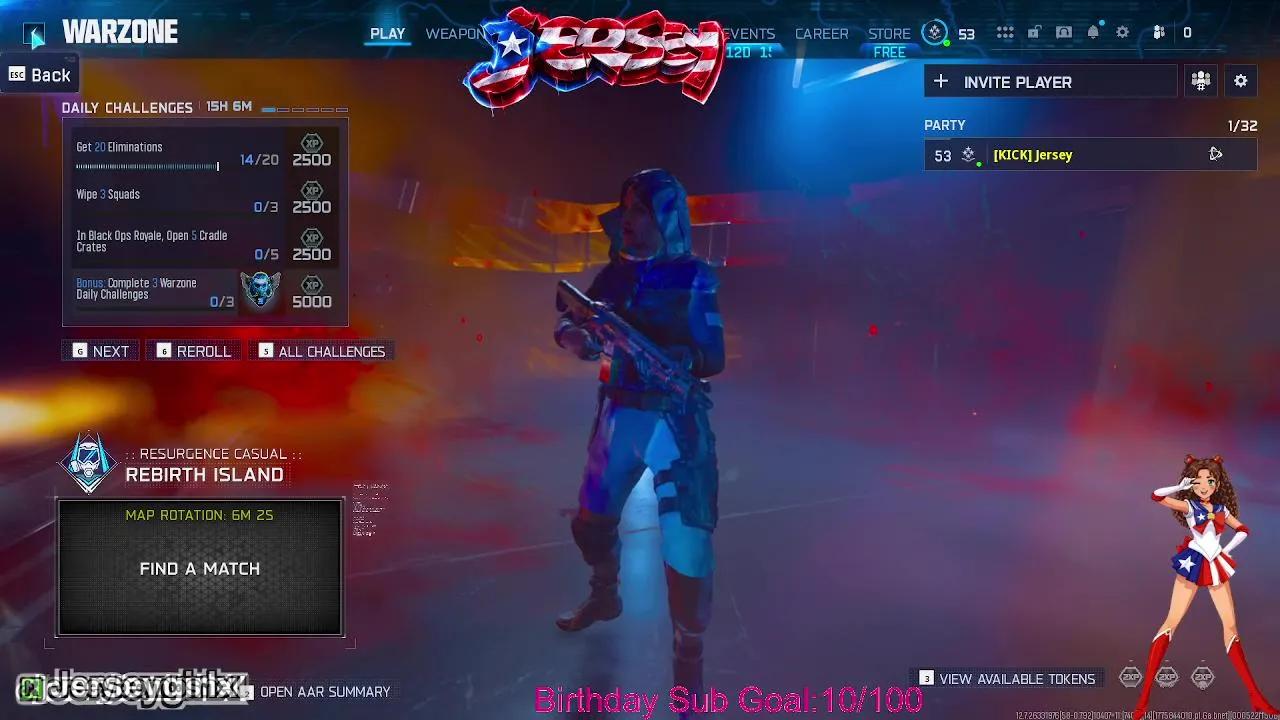Open the Rebirth Island map emblem

(88, 463)
